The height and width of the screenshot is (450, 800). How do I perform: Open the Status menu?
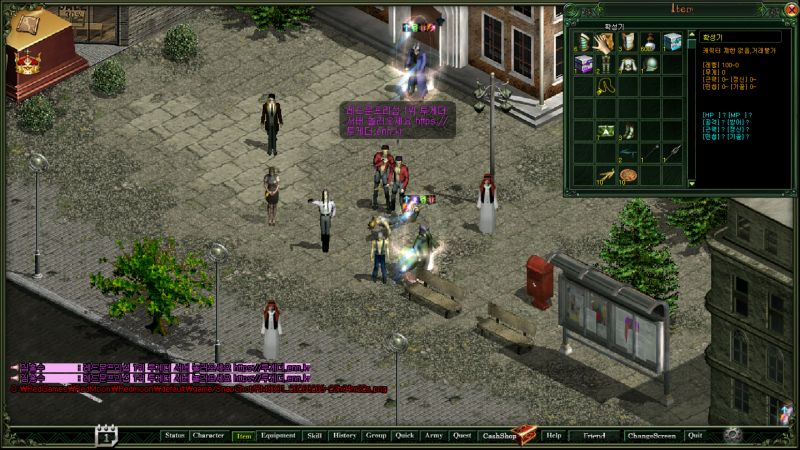point(175,436)
